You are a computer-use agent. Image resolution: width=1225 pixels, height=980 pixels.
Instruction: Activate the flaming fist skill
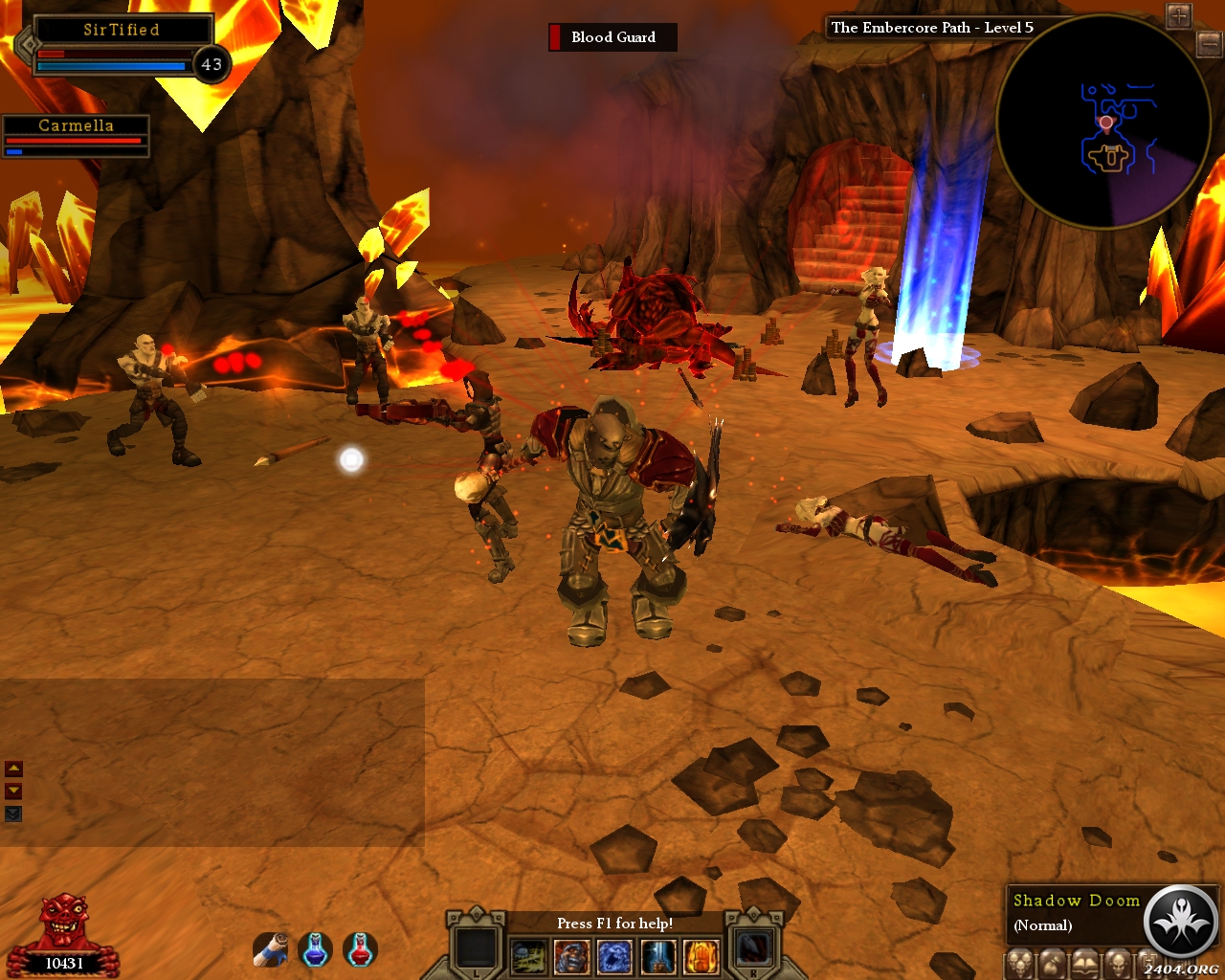[702, 956]
